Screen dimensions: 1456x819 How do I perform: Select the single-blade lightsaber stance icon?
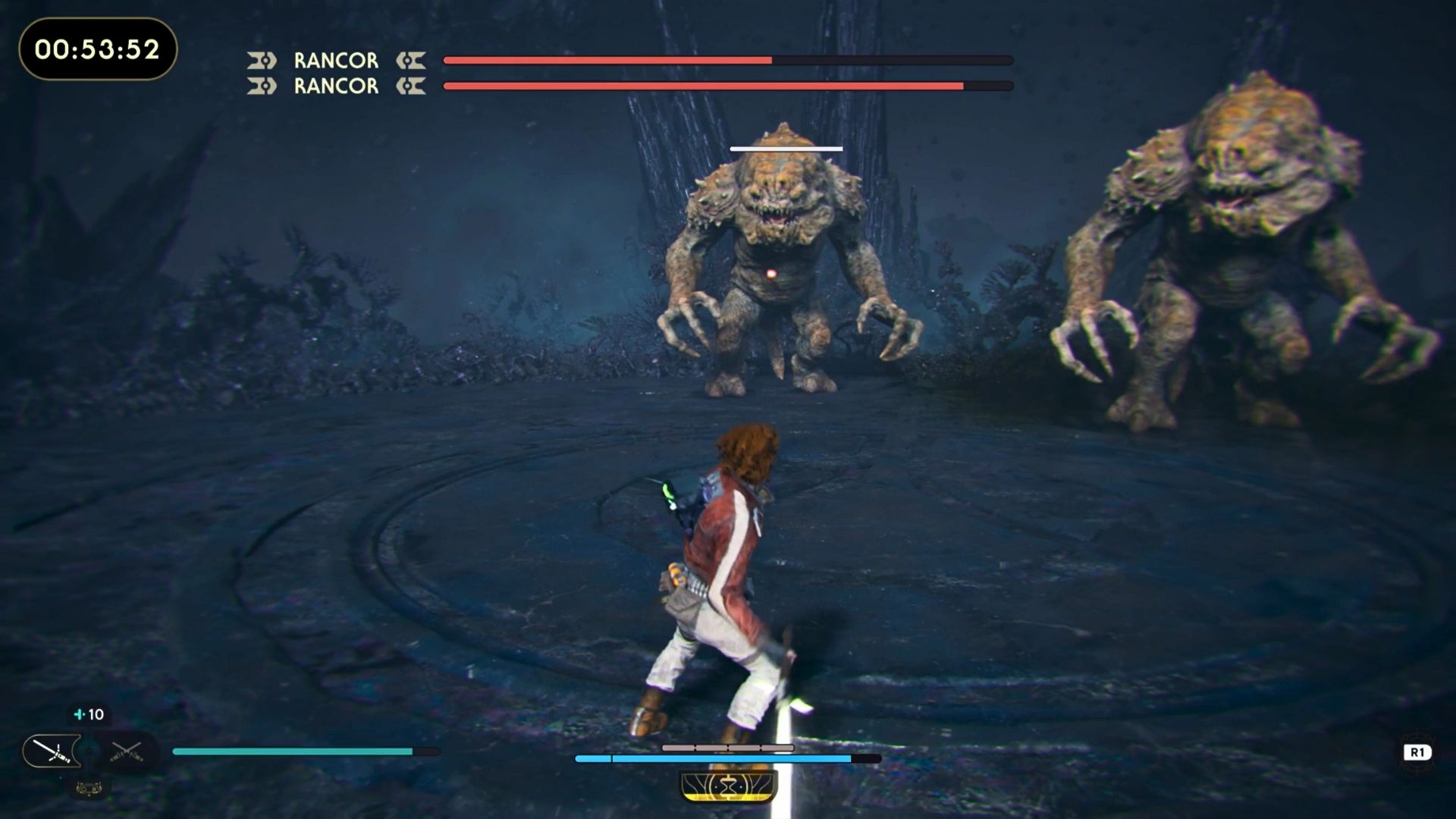pyautogui.click(x=50, y=751)
